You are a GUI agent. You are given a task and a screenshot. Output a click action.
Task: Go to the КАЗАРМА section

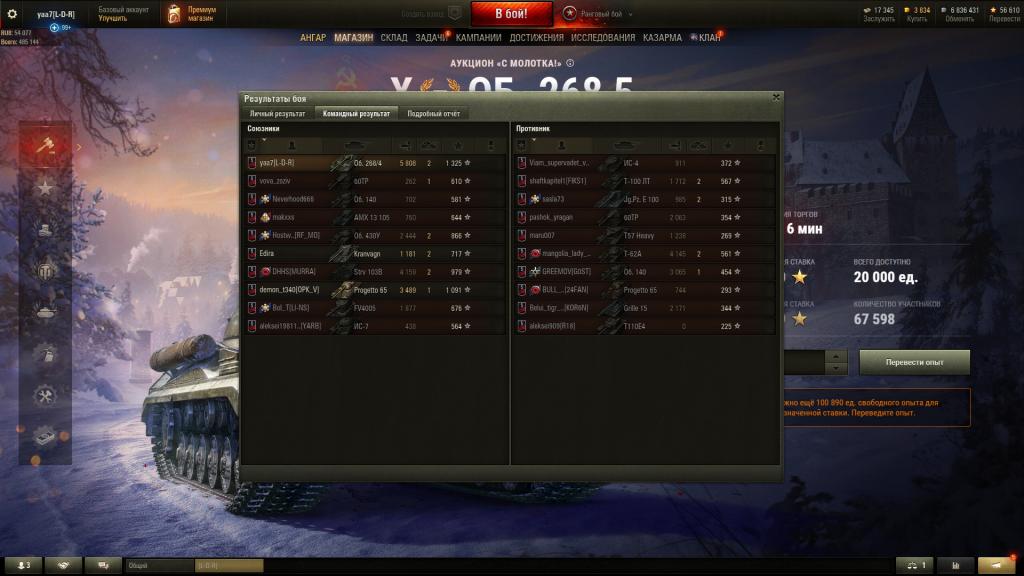[663, 38]
